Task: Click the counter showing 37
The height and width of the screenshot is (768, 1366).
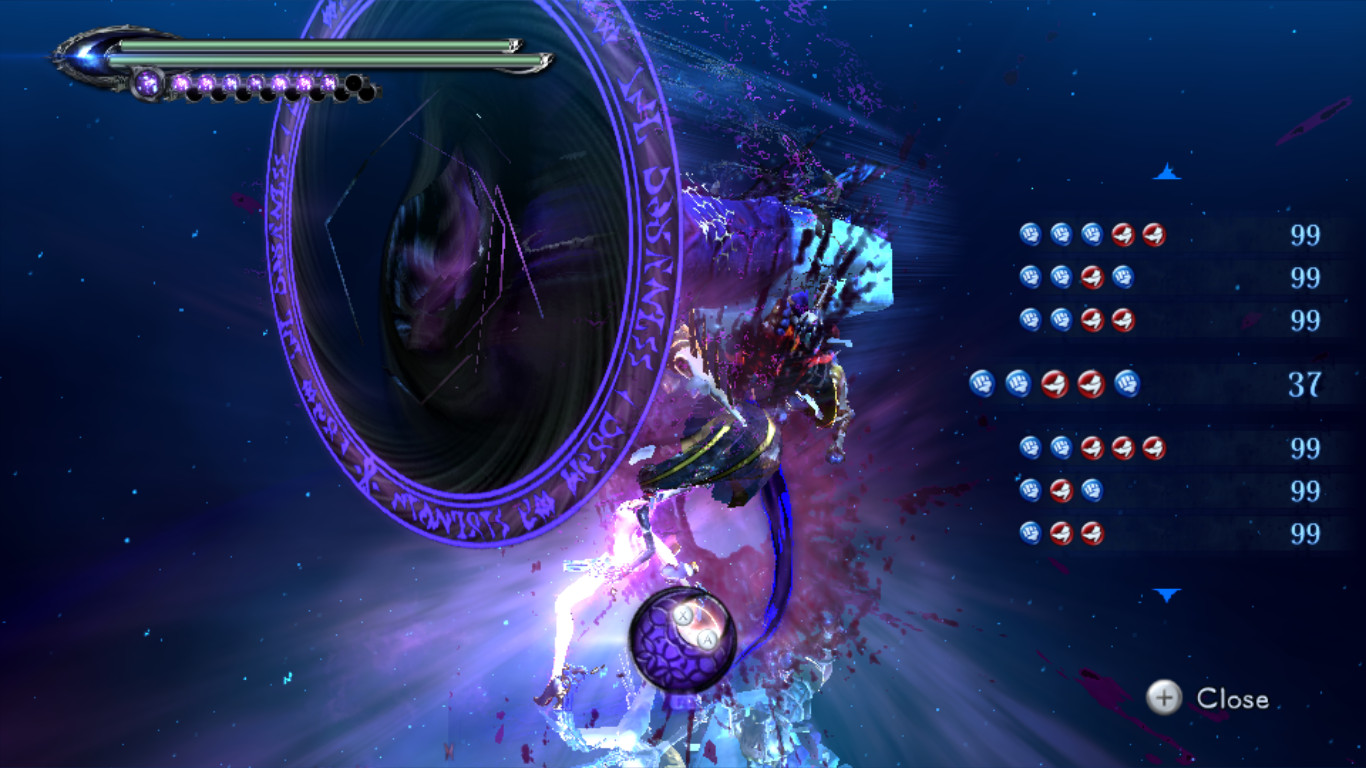Action: pos(1307,384)
